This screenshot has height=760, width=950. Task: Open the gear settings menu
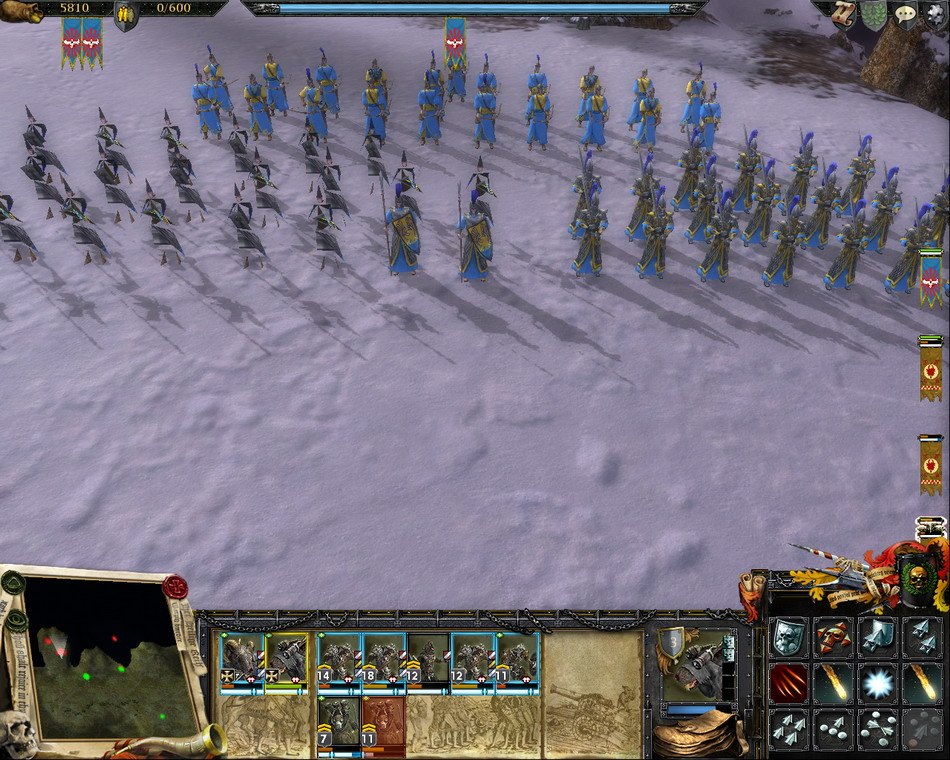pyautogui.click(x=935, y=13)
